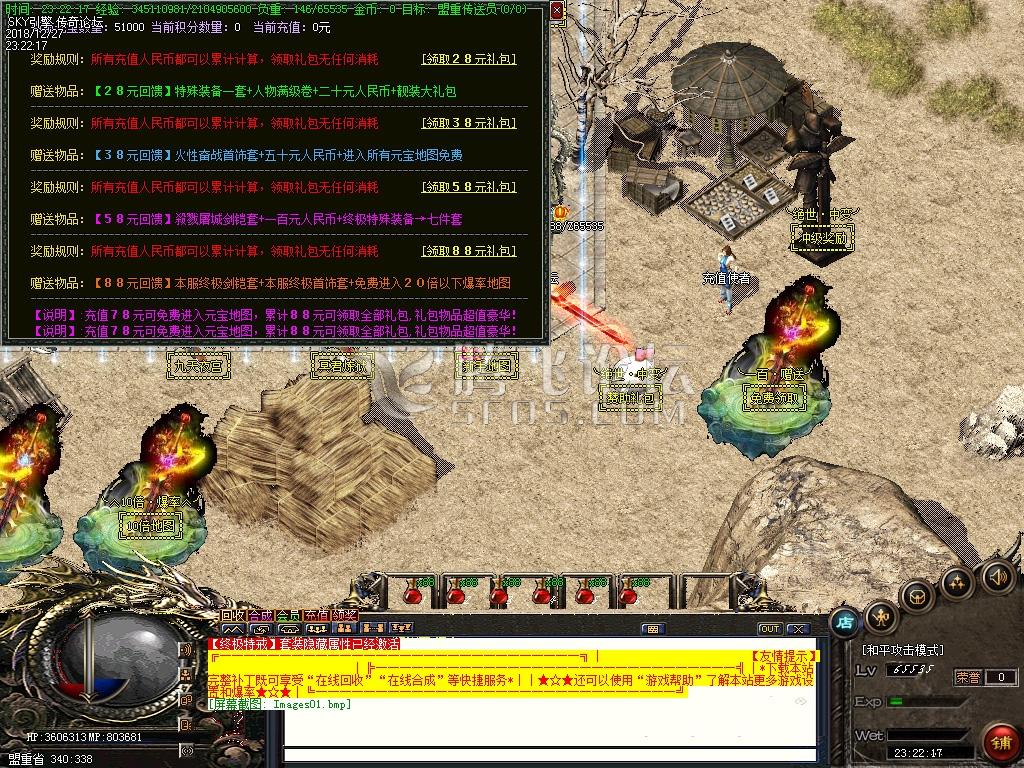This screenshot has width=1024, height=768.
Task: Click the OUT button on chat bar
Action: [769, 629]
